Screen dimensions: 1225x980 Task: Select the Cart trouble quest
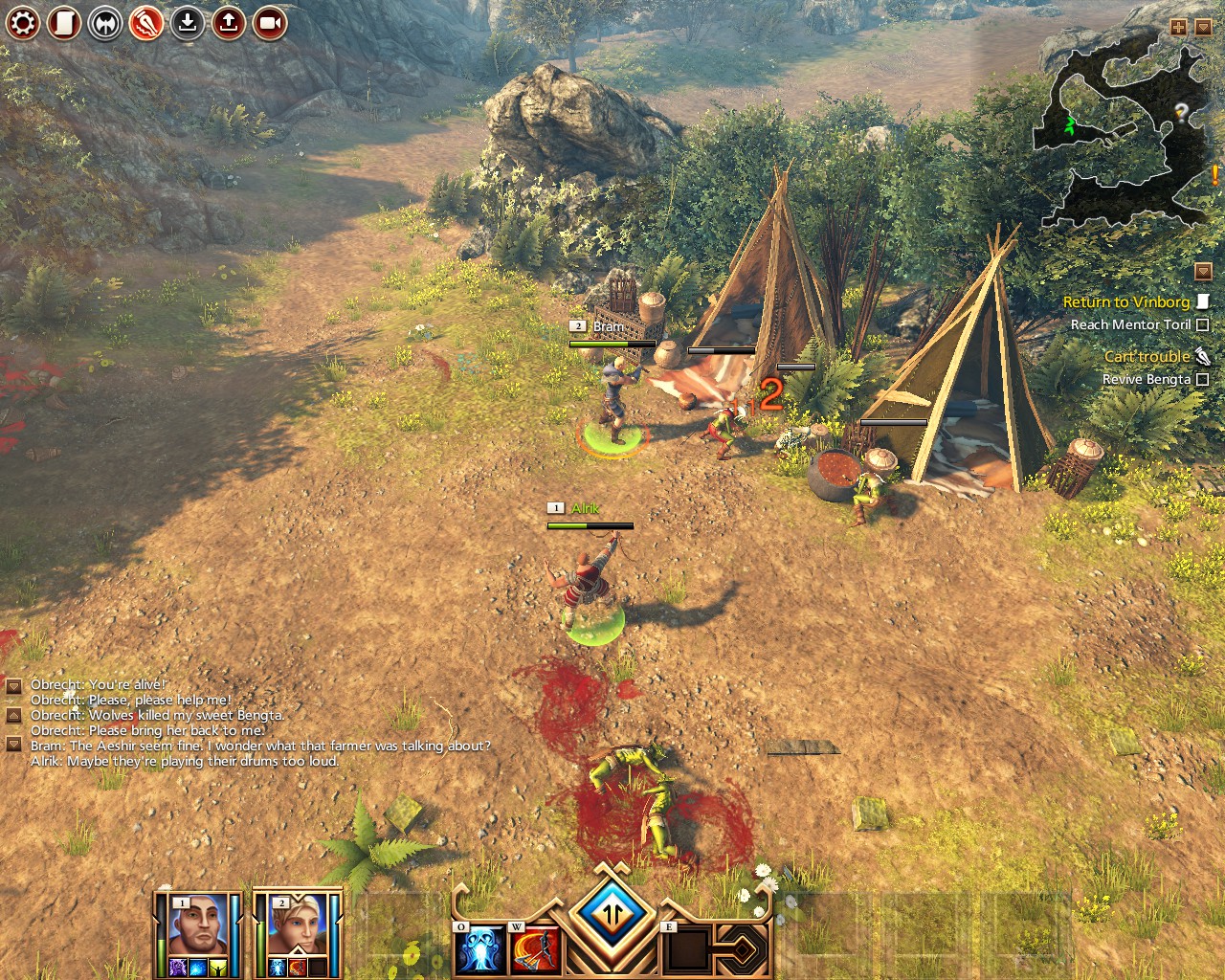1147,356
